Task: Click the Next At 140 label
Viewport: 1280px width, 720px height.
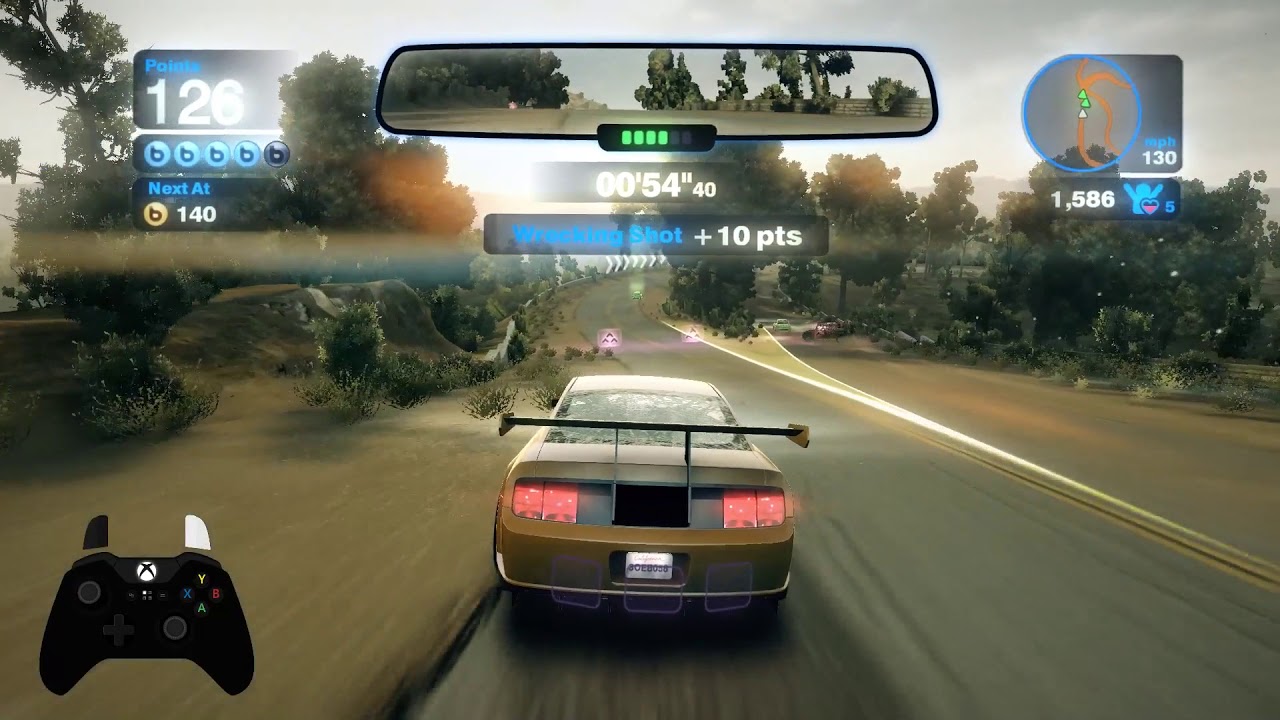Action: 179,188
